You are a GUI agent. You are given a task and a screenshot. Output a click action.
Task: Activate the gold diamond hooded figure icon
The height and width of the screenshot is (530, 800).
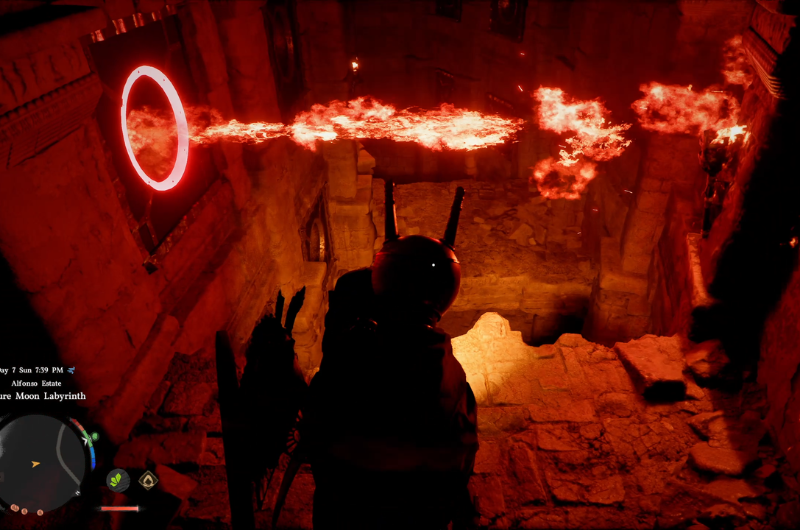point(148,480)
